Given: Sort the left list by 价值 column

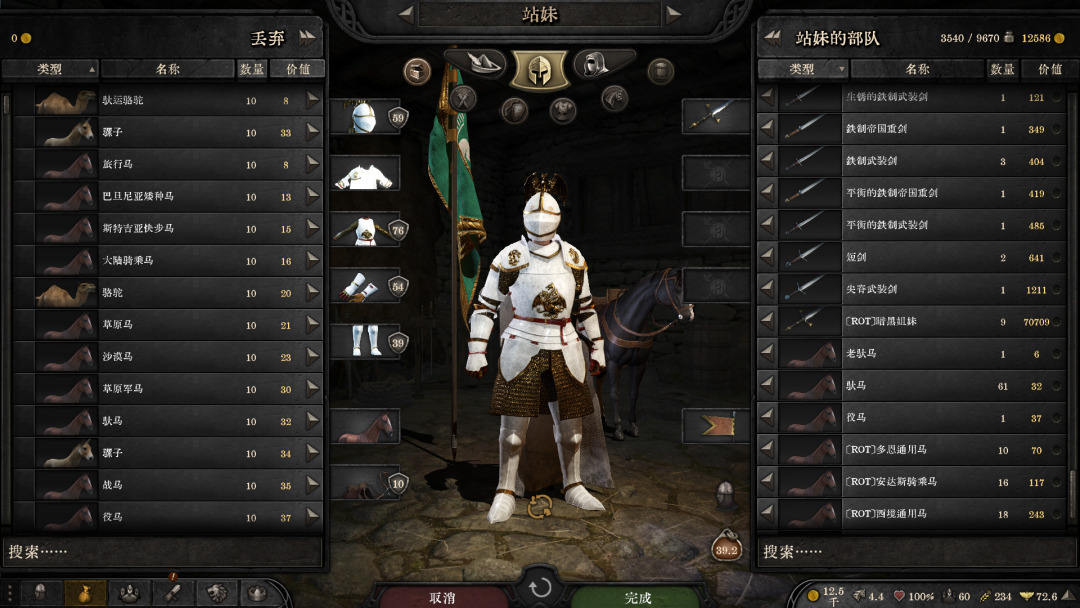Looking at the screenshot, I should click(x=298, y=69).
